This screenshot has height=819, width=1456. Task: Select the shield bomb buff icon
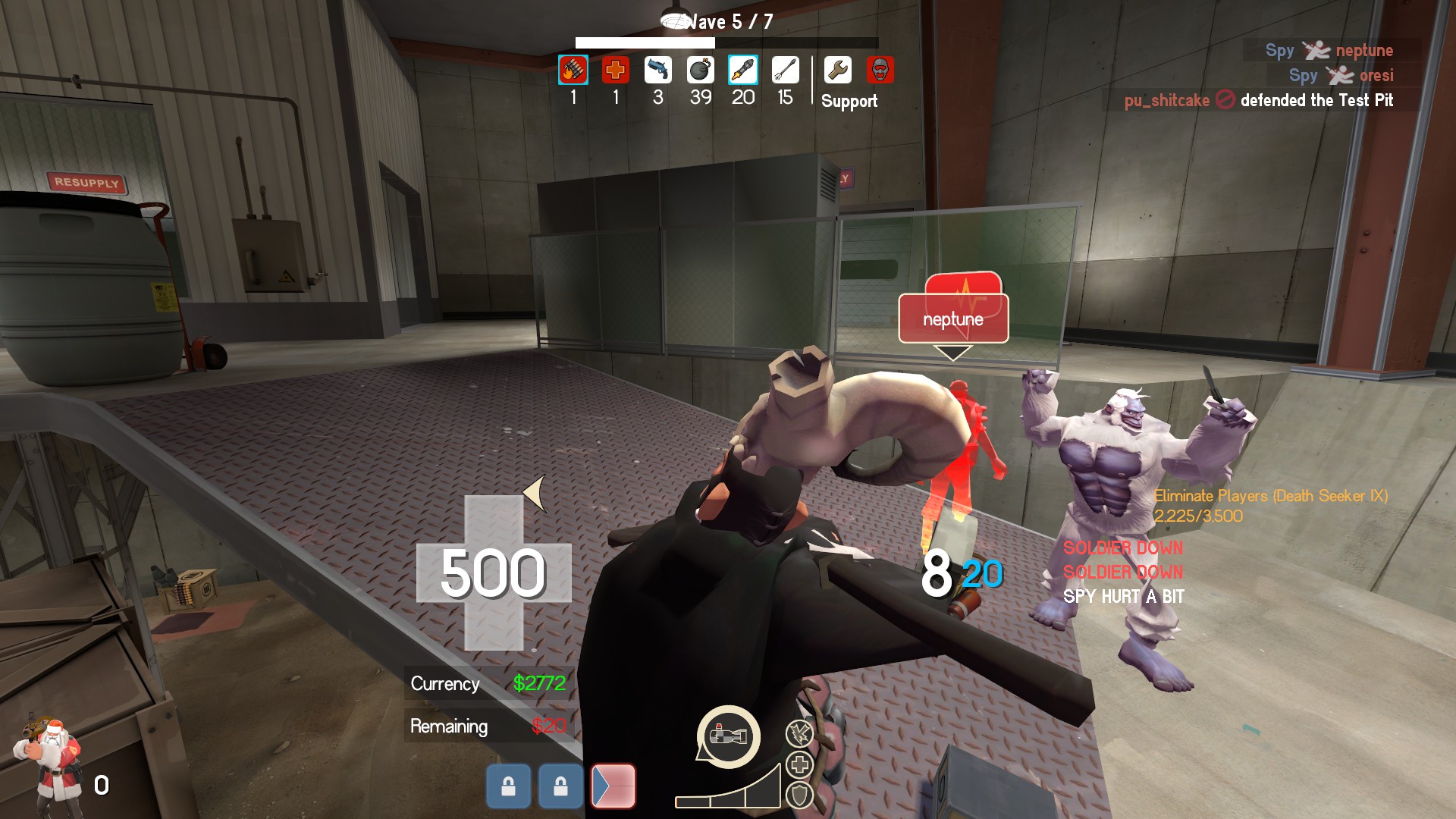[799, 795]
